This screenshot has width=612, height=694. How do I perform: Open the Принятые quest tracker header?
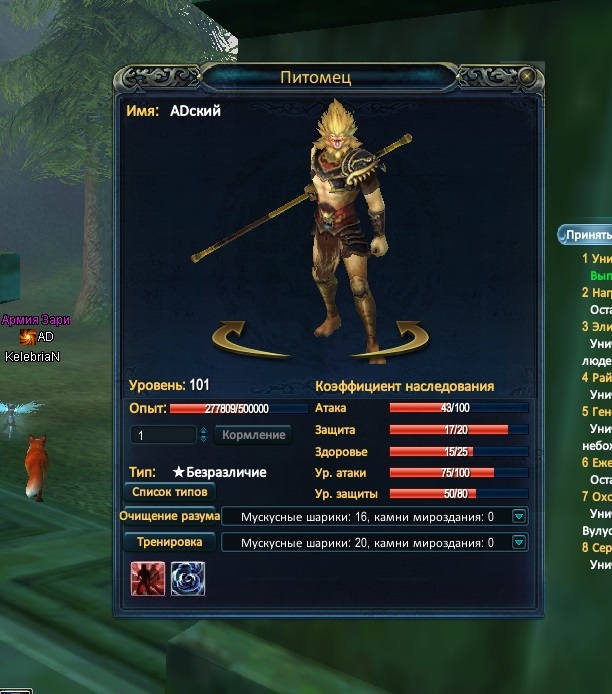point(586,235)
